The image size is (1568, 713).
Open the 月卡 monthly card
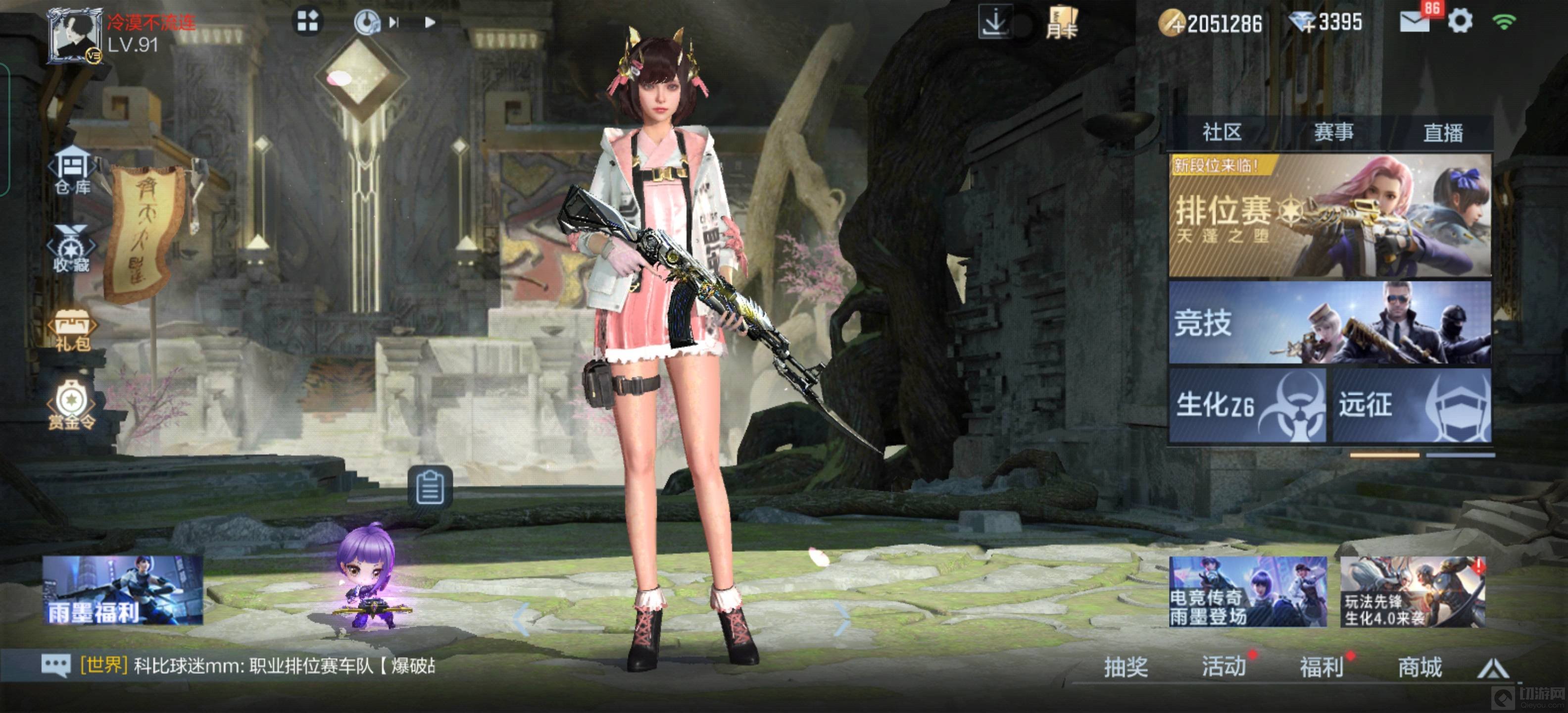1062,24
